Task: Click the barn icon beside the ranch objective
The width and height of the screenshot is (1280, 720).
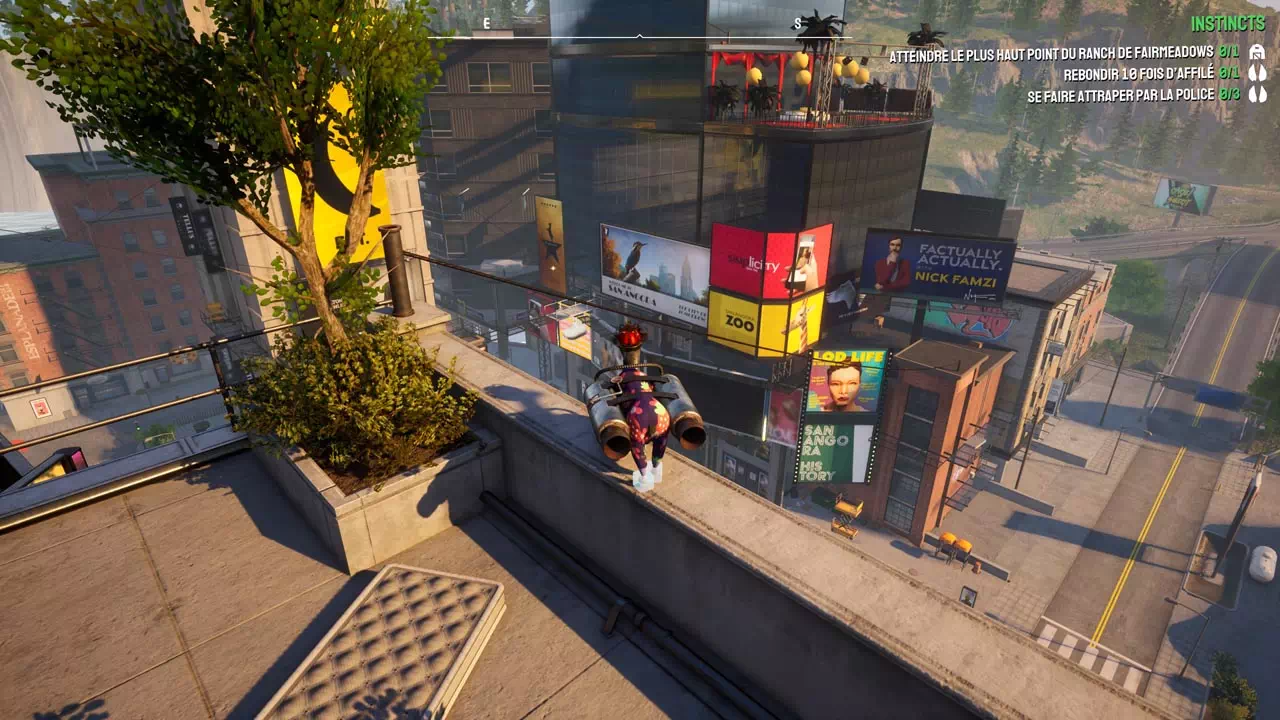Action: pos(1257,52)
